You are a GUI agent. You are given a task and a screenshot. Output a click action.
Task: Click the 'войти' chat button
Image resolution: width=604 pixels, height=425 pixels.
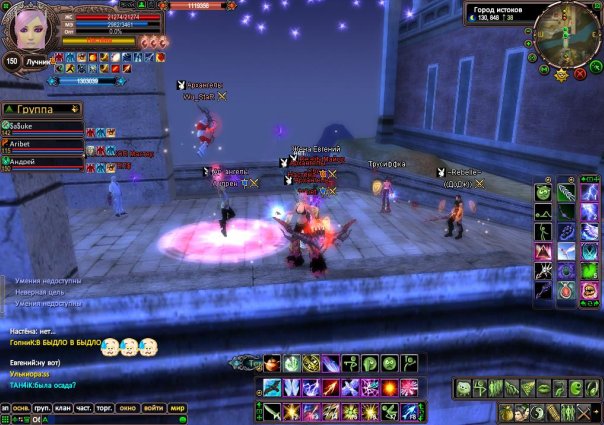[x=153, y=408]
